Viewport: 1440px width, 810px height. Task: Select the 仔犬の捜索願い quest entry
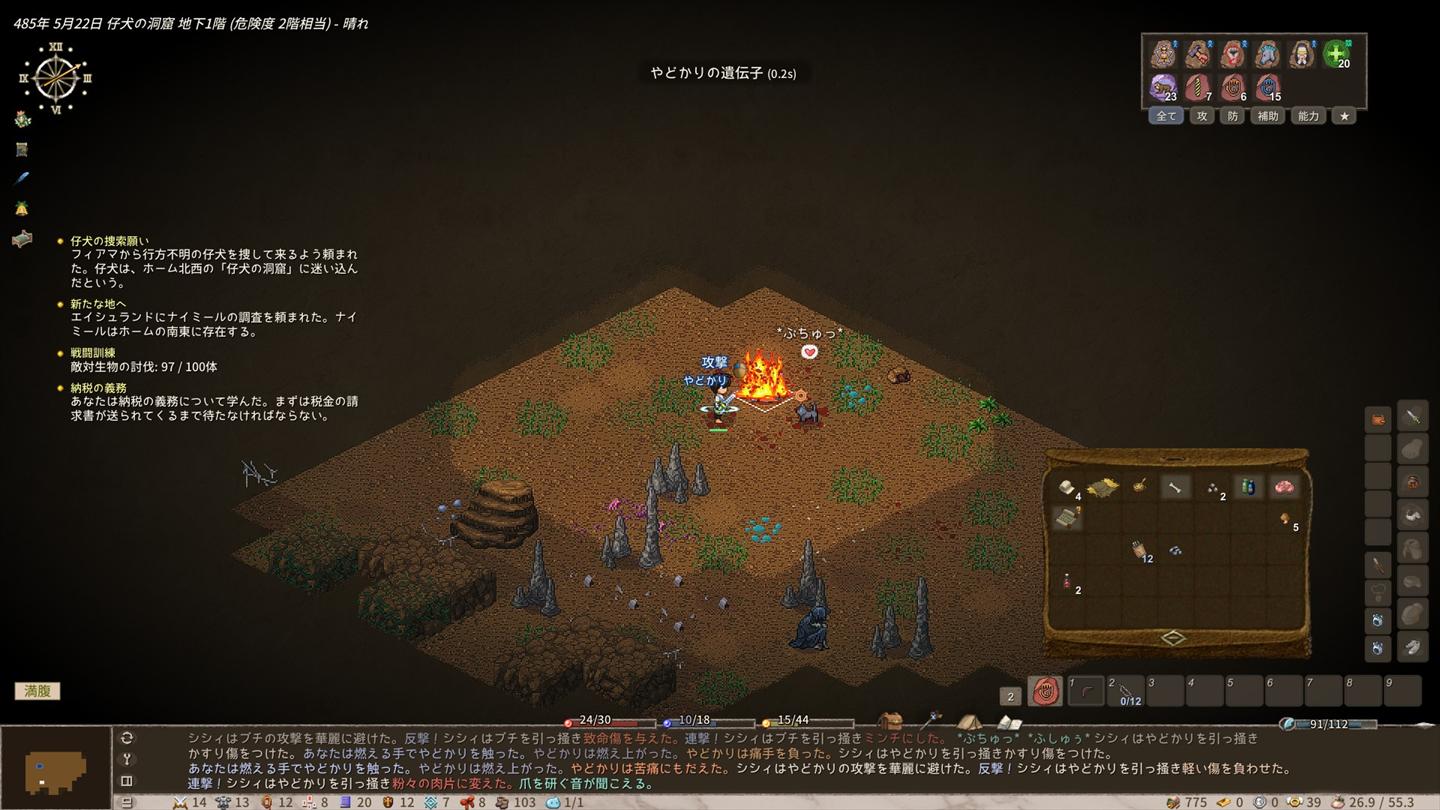point(110,241)
